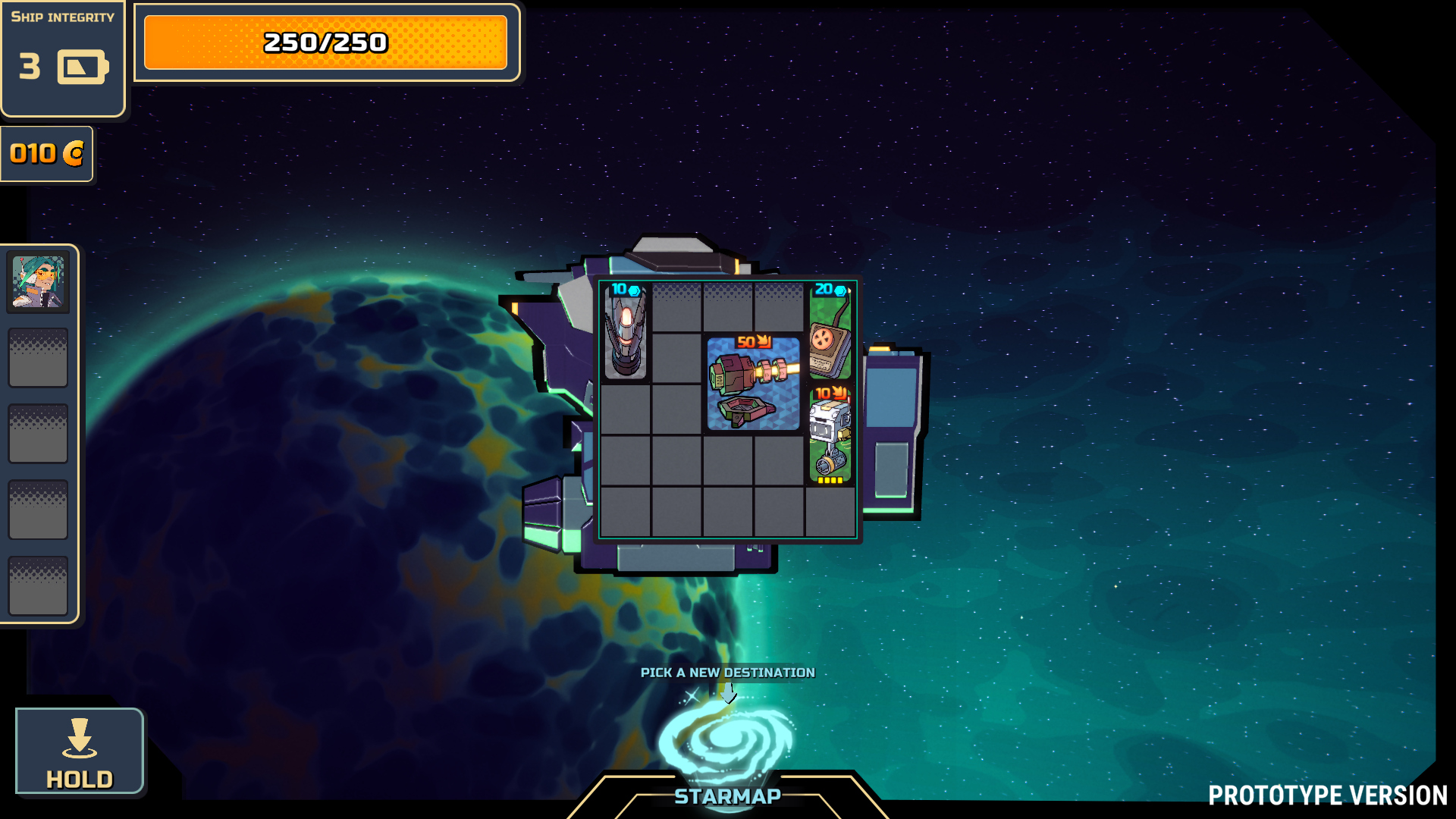Select the teal-haired crew portrait

coord(38,281)
